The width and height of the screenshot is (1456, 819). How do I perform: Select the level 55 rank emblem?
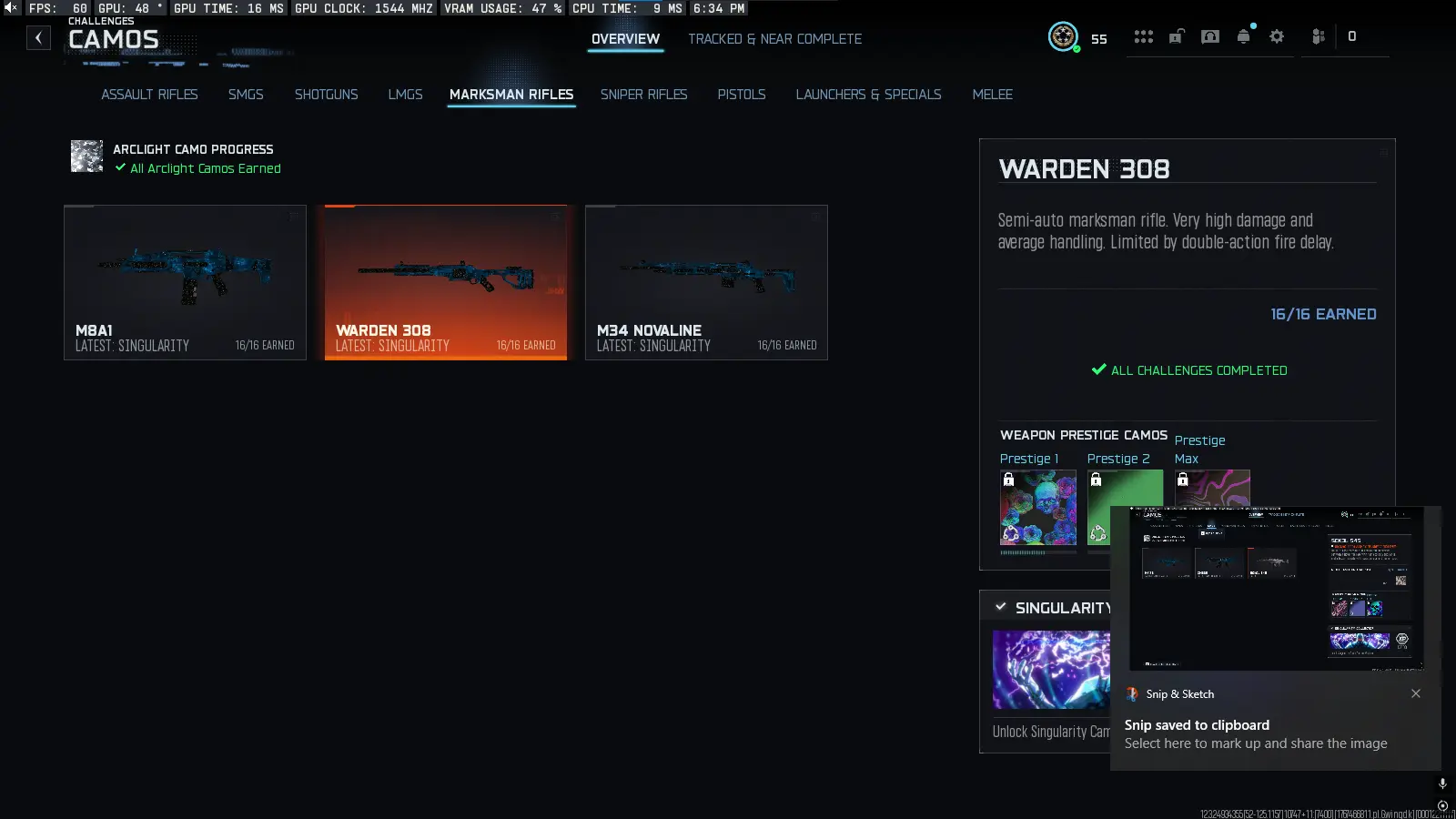tap(1064, 38)
